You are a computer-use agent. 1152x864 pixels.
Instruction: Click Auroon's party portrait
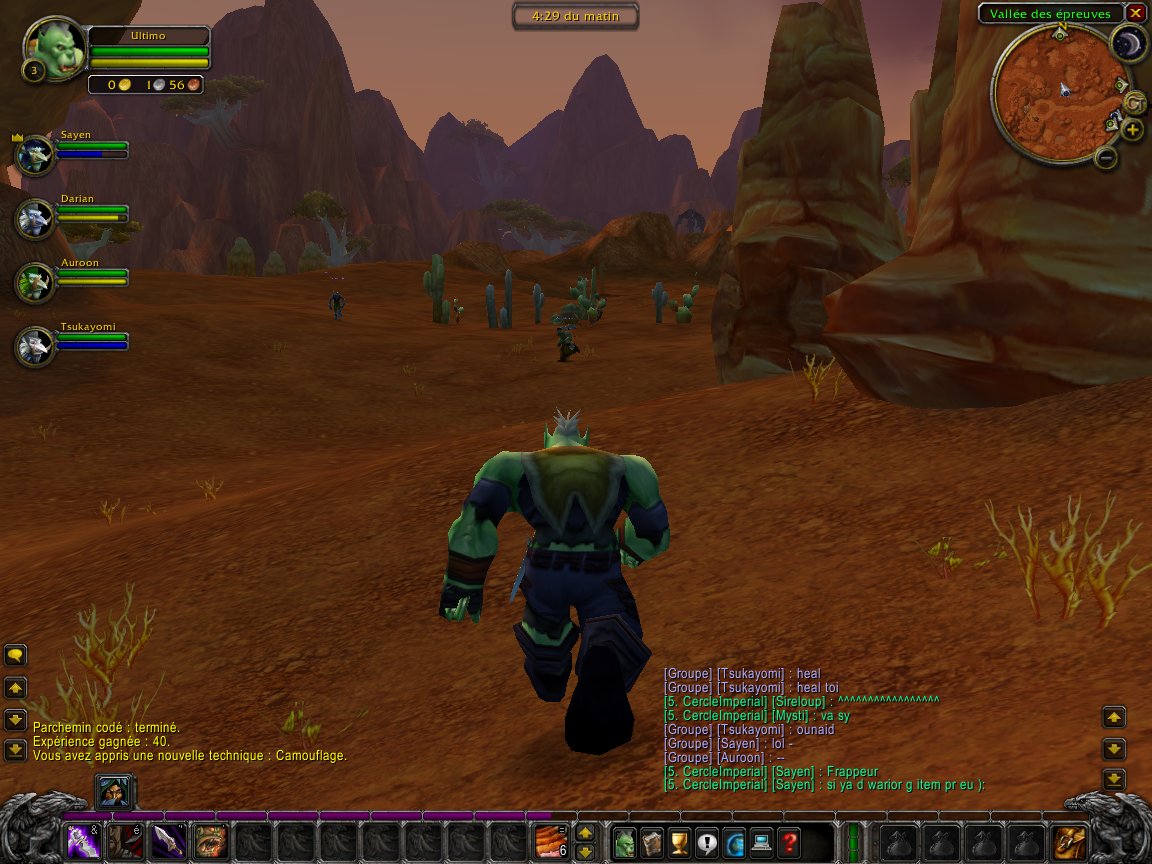click(x=36, y=283)
